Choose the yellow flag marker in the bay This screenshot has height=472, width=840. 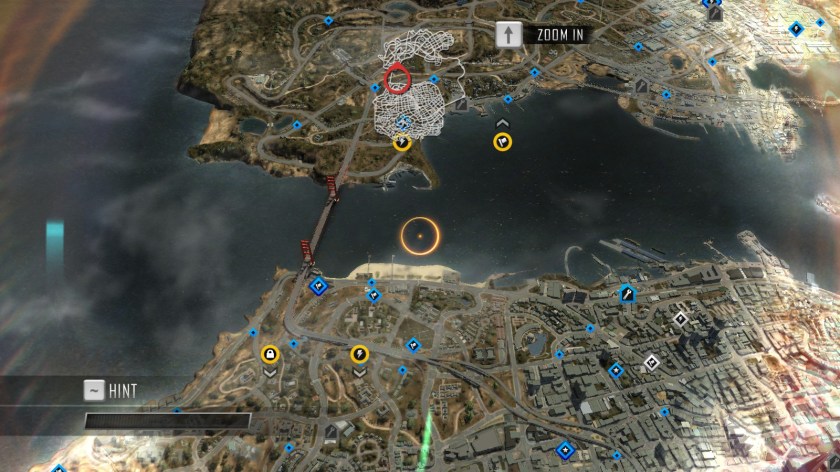coord(502,142)
